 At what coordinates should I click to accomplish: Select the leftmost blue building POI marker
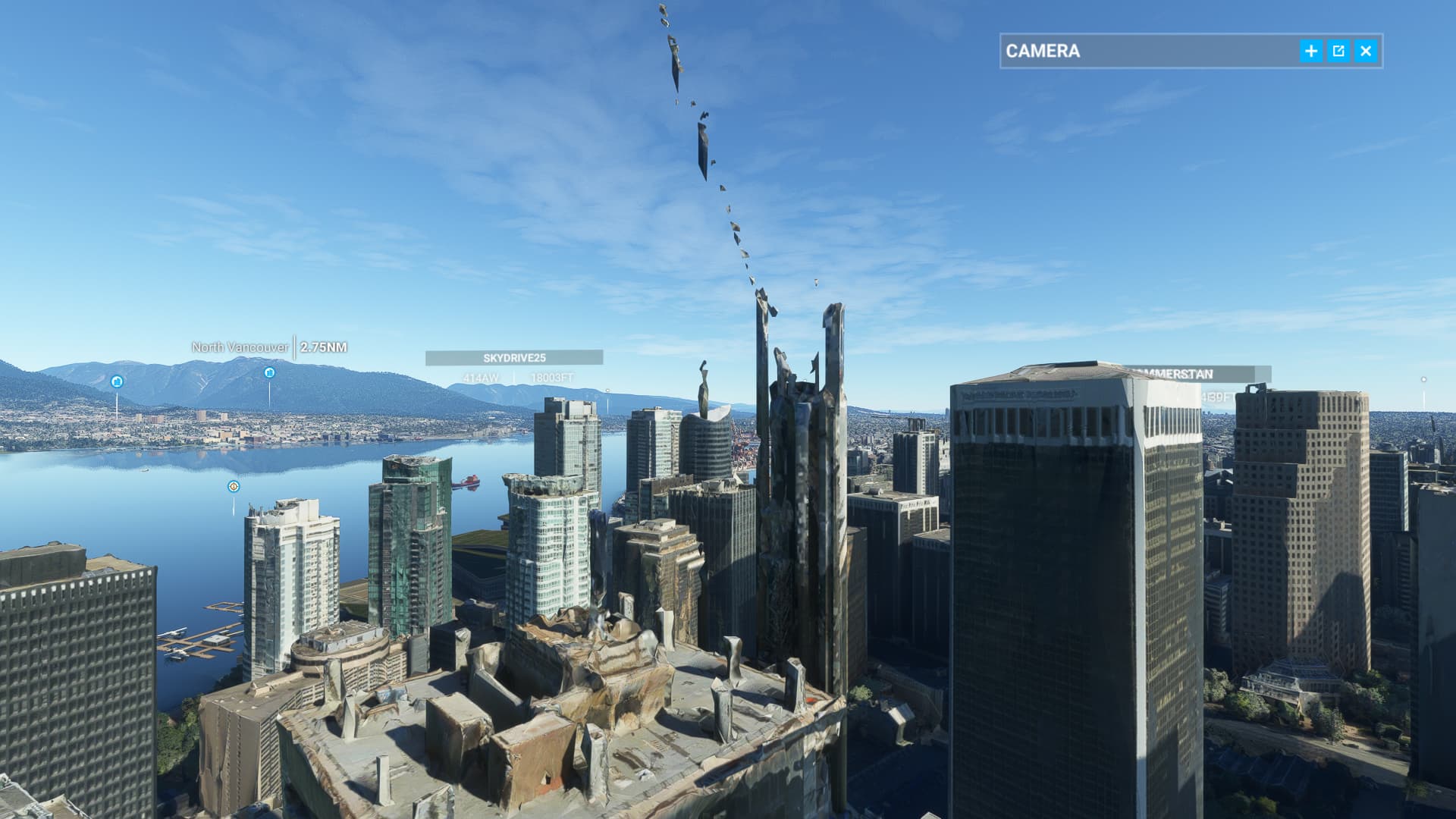pos(115,381)
